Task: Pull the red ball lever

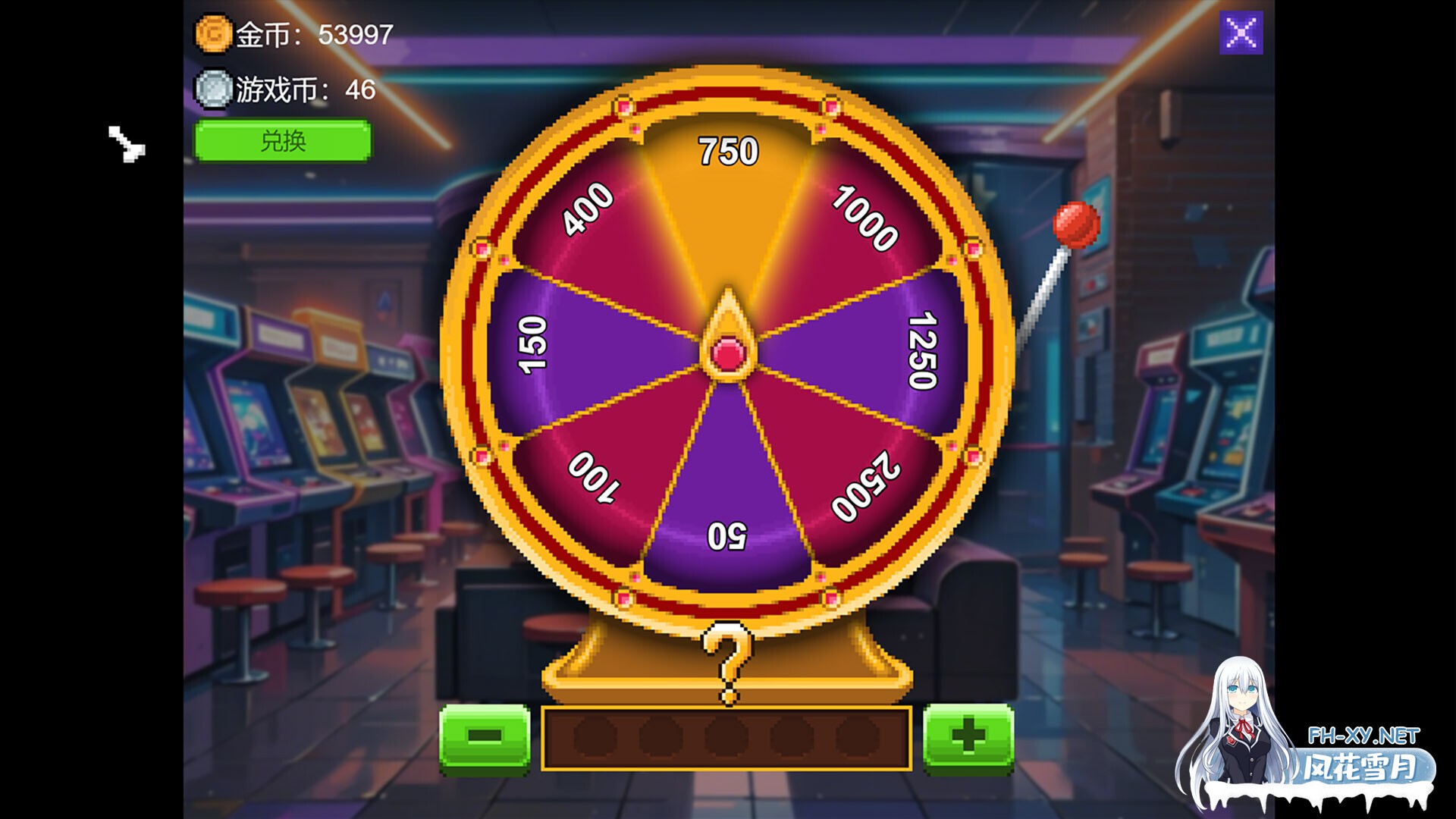Action: pyautogui.click(x=1076, y=224)
